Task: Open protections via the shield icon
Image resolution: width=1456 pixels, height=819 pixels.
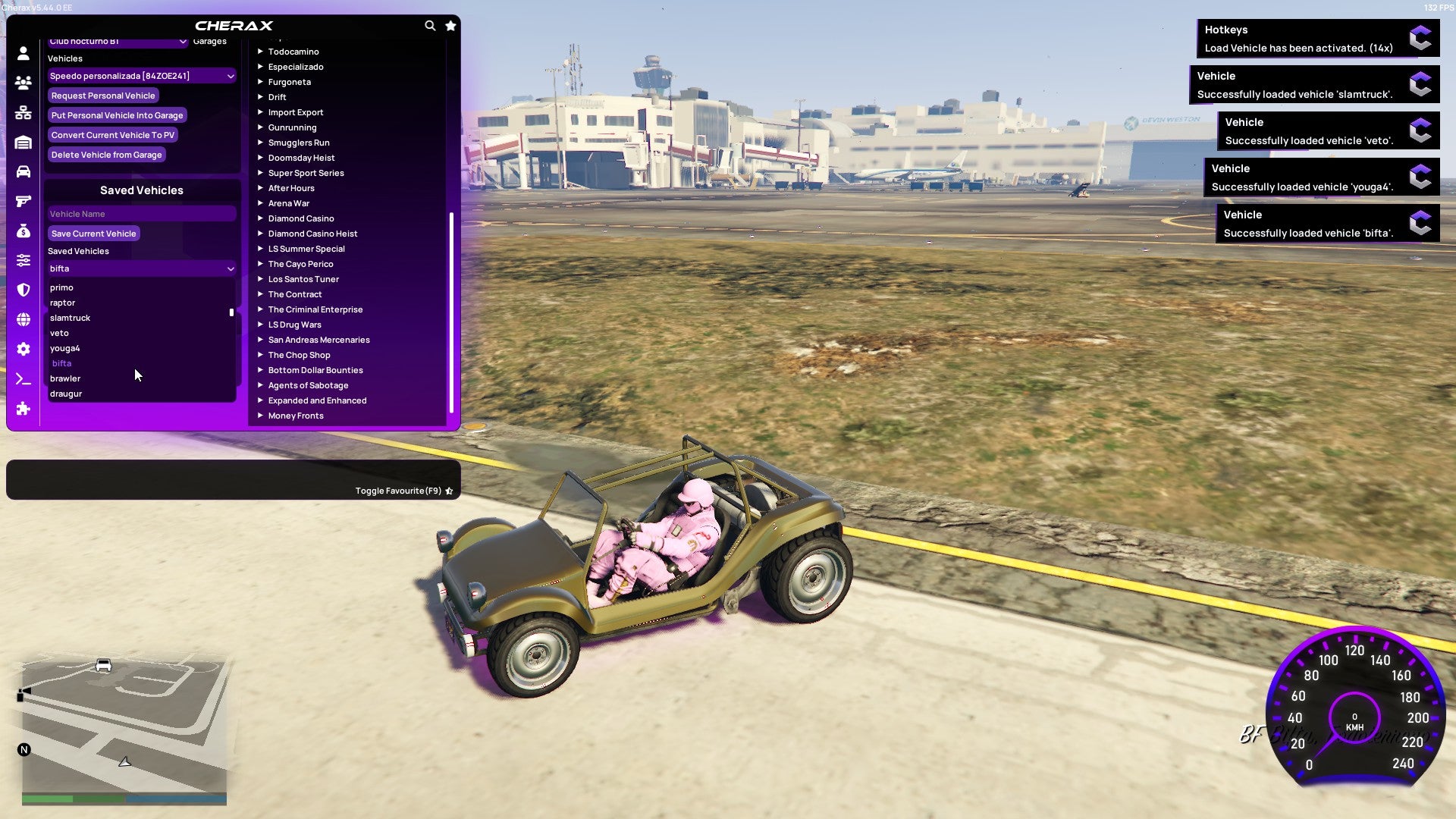Action: [23, 290]
